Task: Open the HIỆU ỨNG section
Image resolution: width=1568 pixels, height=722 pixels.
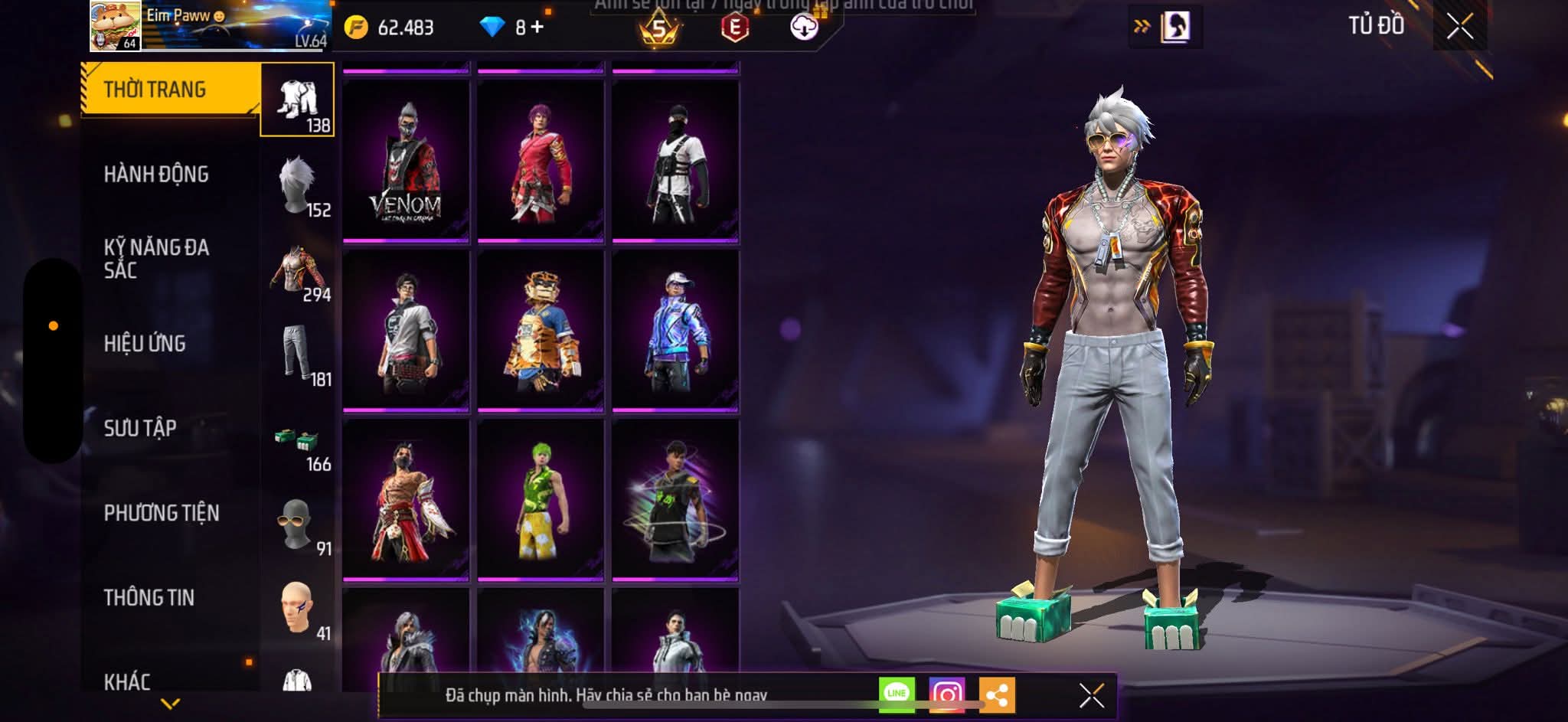Action: pyautogui.click(x=145, y=344)
